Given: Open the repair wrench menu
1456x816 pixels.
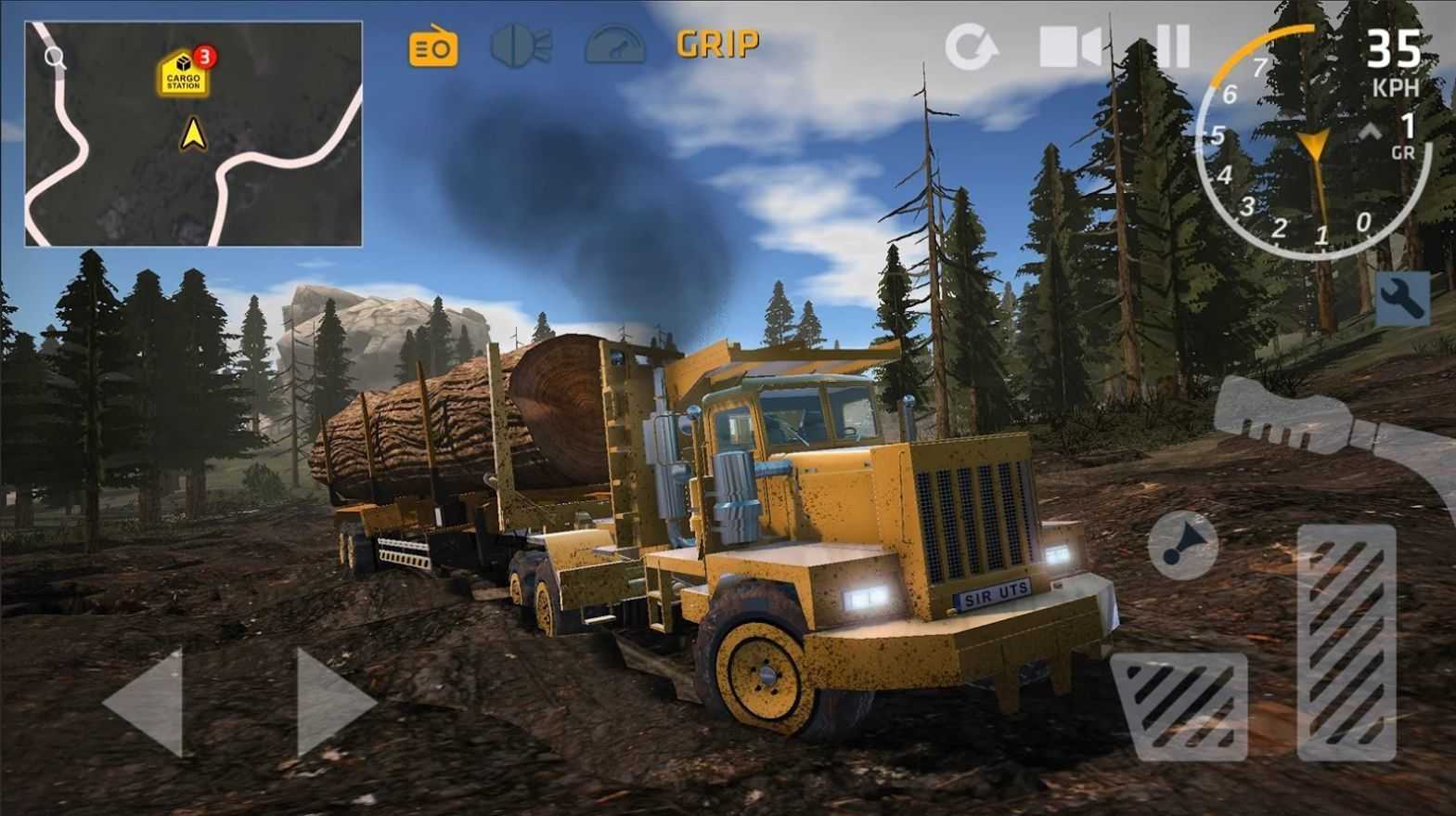Looking at the screenshot, I should click(x=1402, y=299).
